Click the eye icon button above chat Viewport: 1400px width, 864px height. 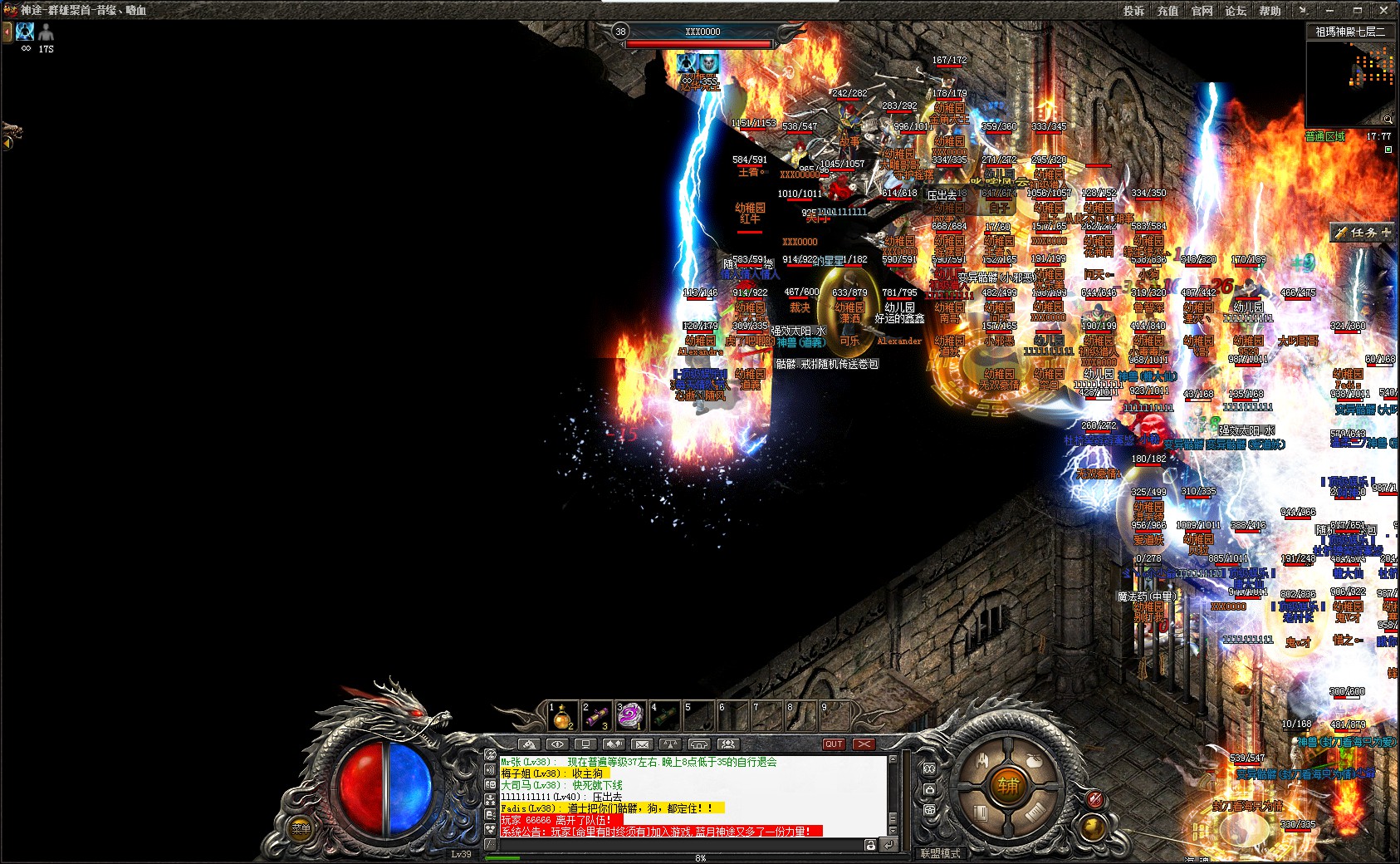click(x=557, y=744)
